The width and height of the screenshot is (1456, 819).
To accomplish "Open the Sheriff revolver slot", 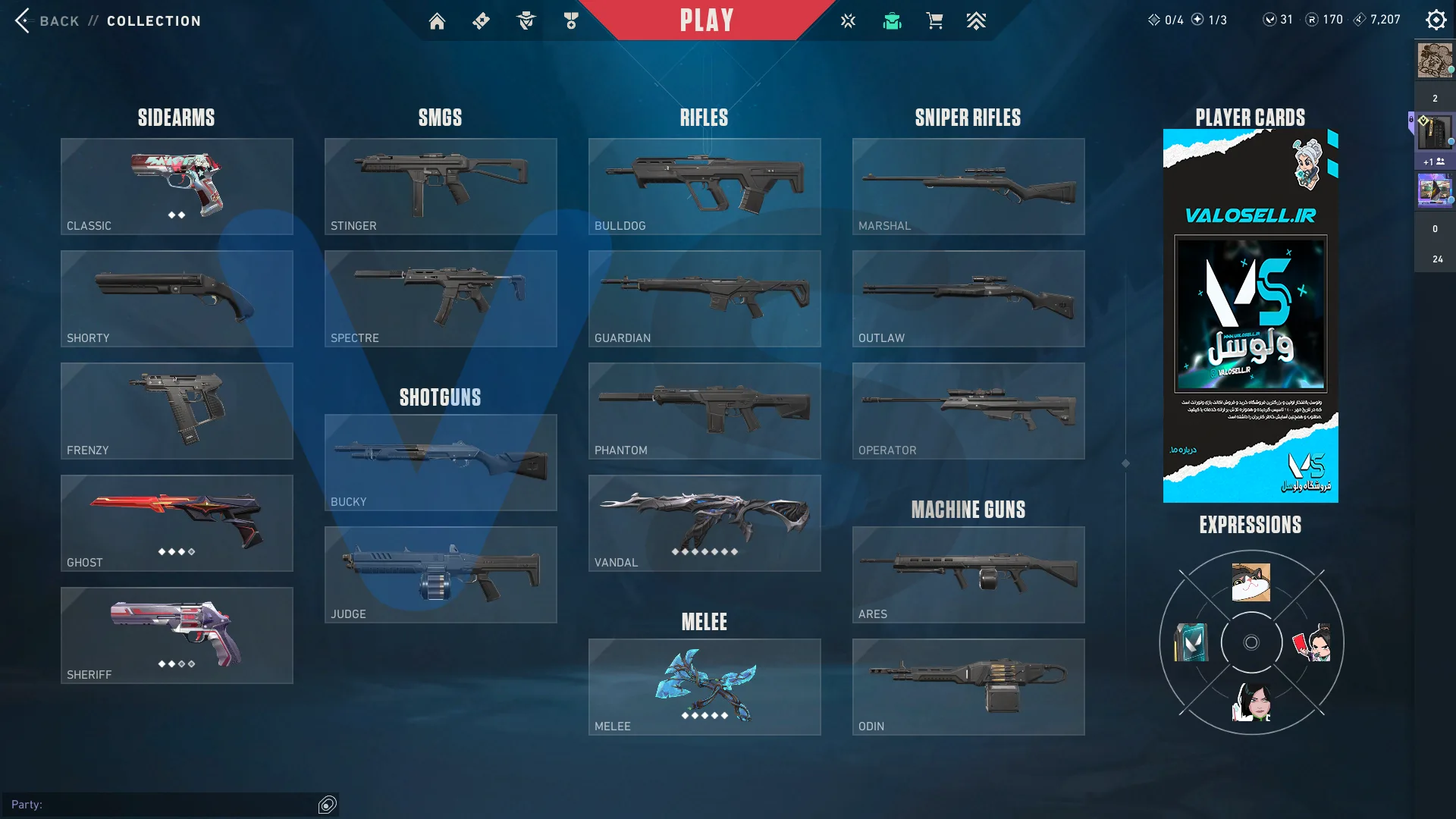I will coord(177,635).
